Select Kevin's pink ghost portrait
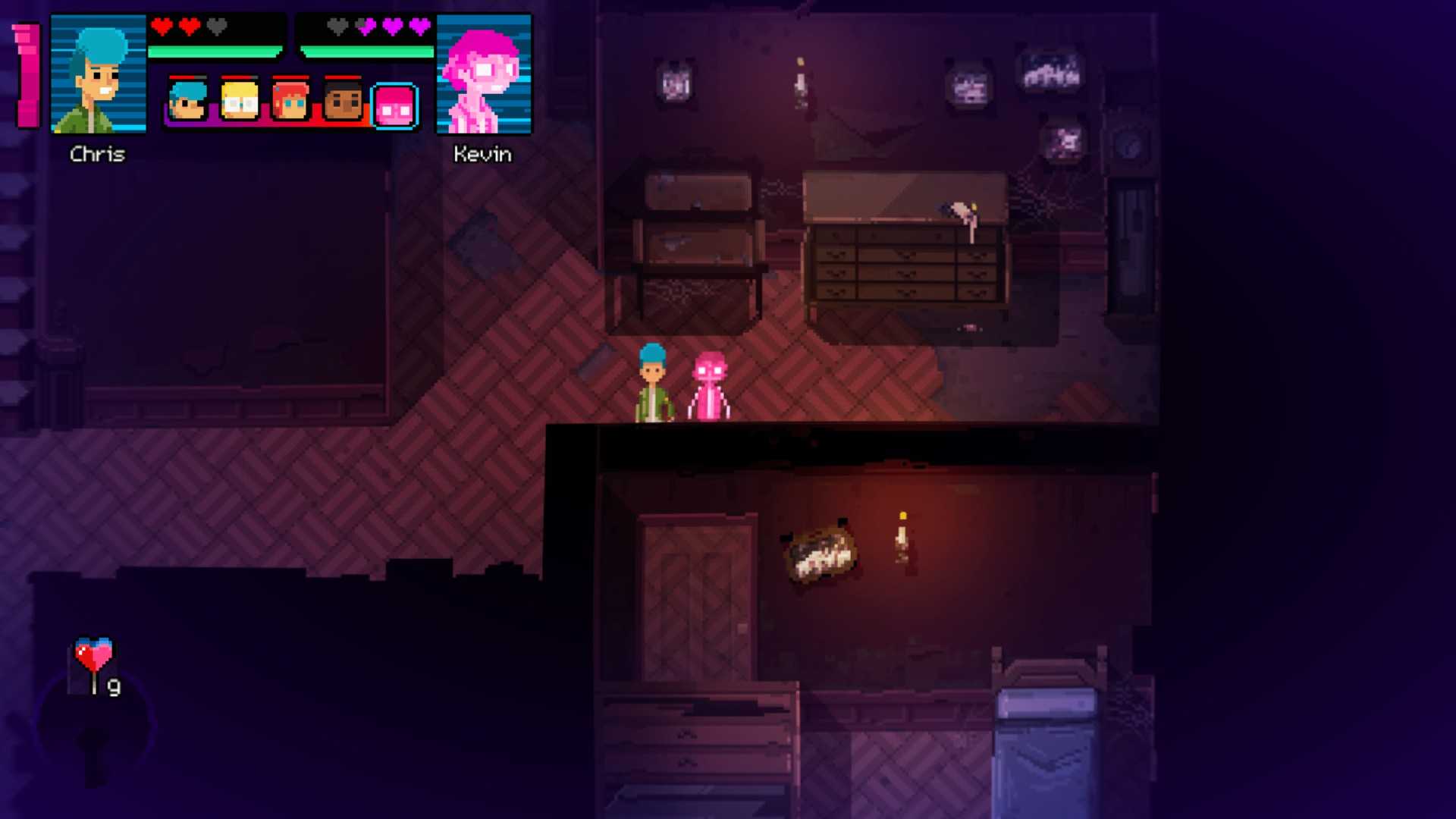This screenshot has width=1456, height=819. 484,74
